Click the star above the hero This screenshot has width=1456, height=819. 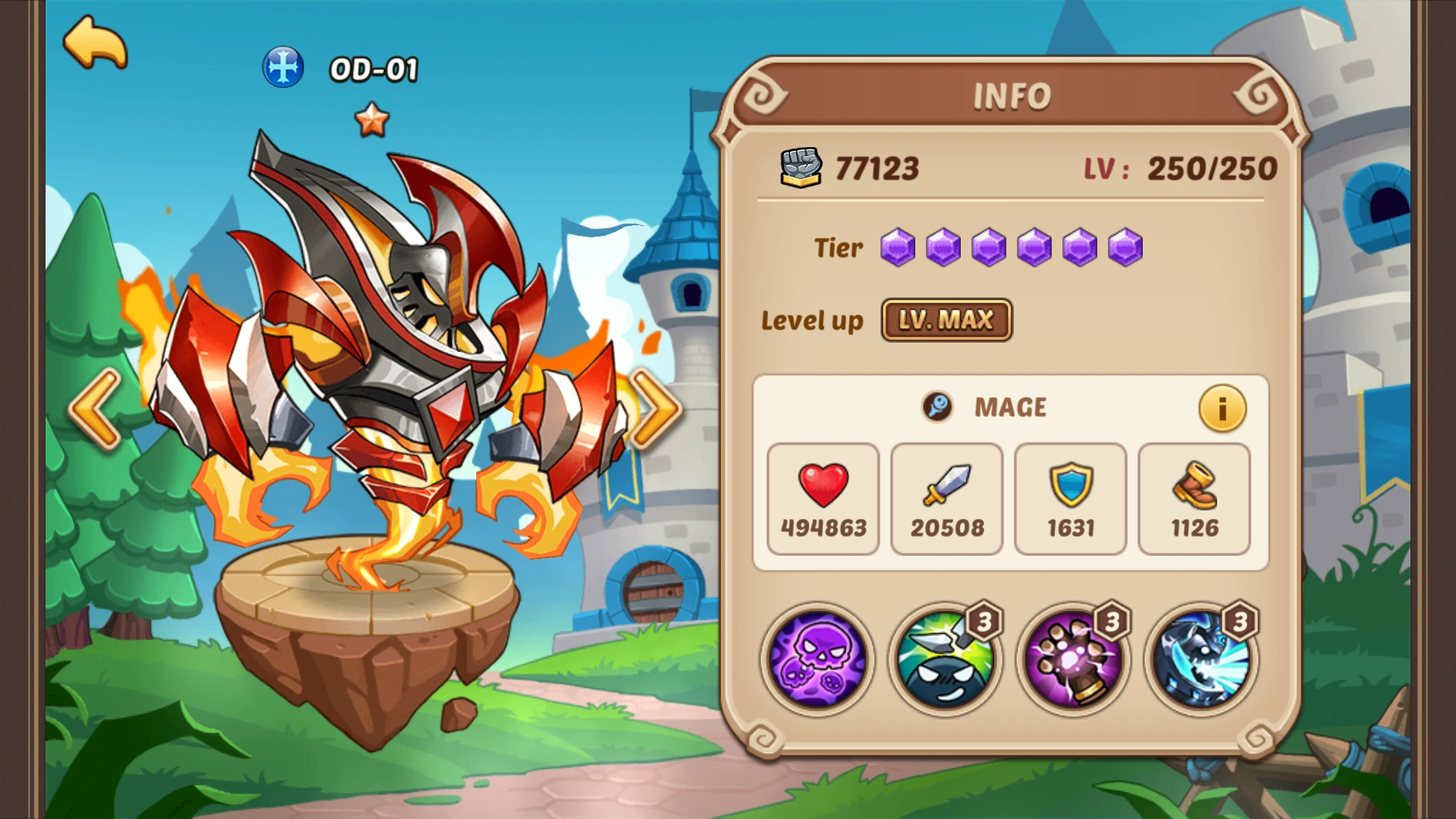coord(371,119)
